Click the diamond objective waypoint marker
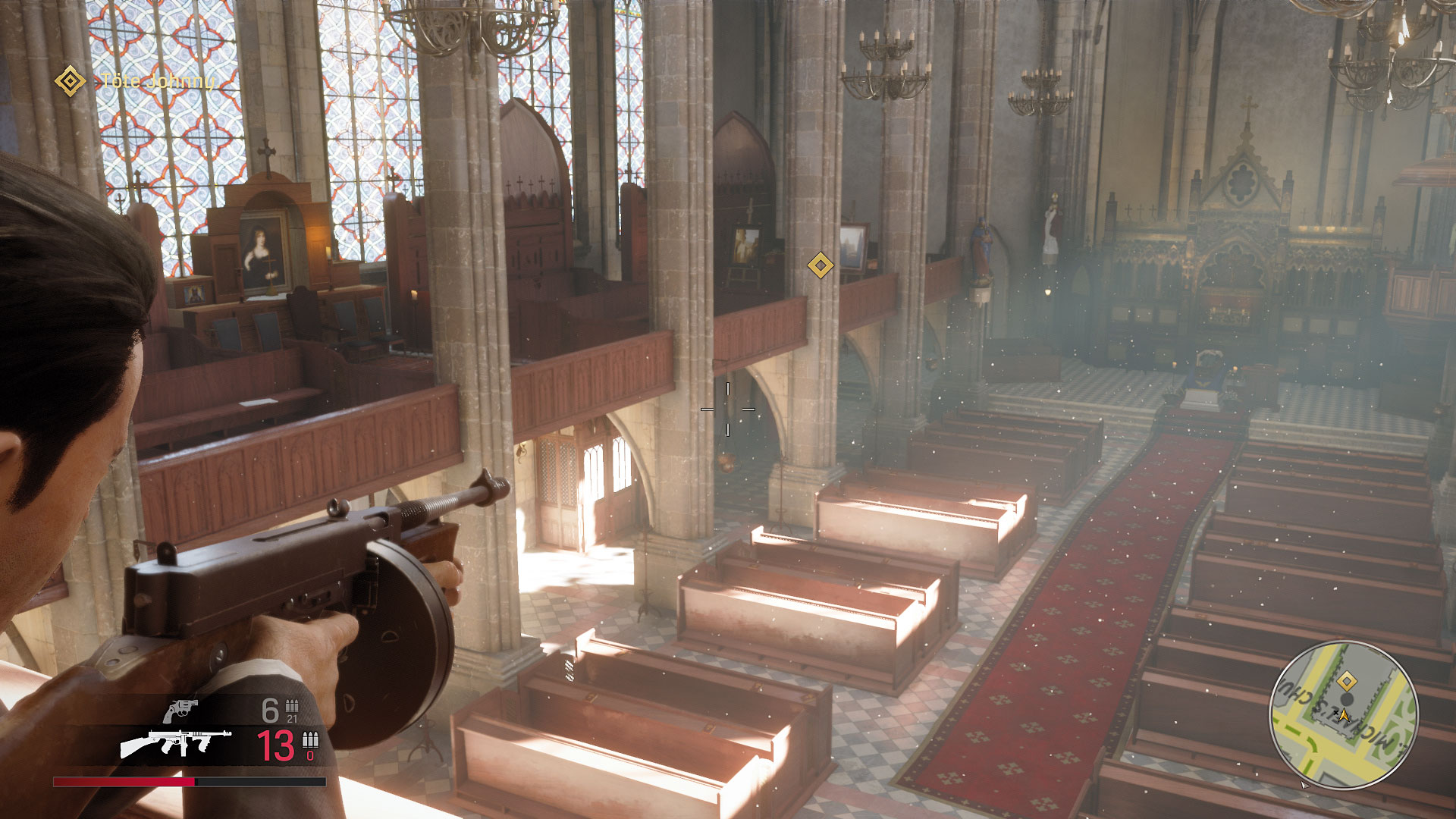Image resolution: width=1456 pixels, height=819 pixels. [x=820, y=265]
